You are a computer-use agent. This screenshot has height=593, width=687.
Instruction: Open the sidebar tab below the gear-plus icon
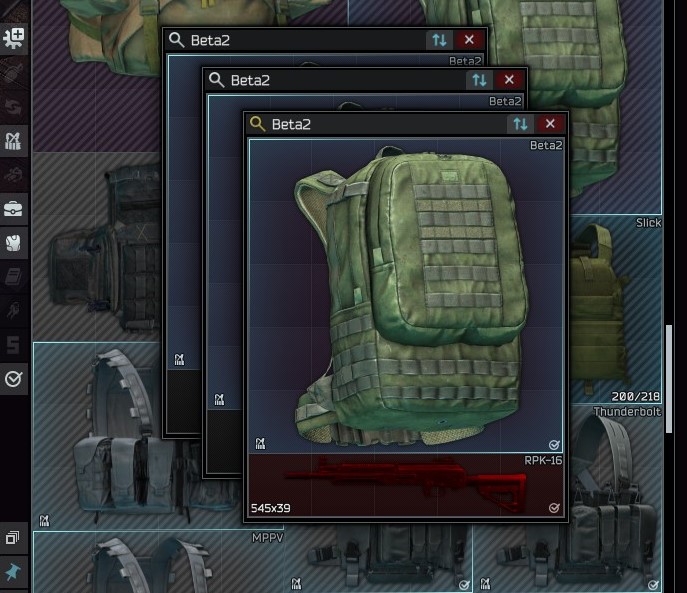click(x=15, y=72)
